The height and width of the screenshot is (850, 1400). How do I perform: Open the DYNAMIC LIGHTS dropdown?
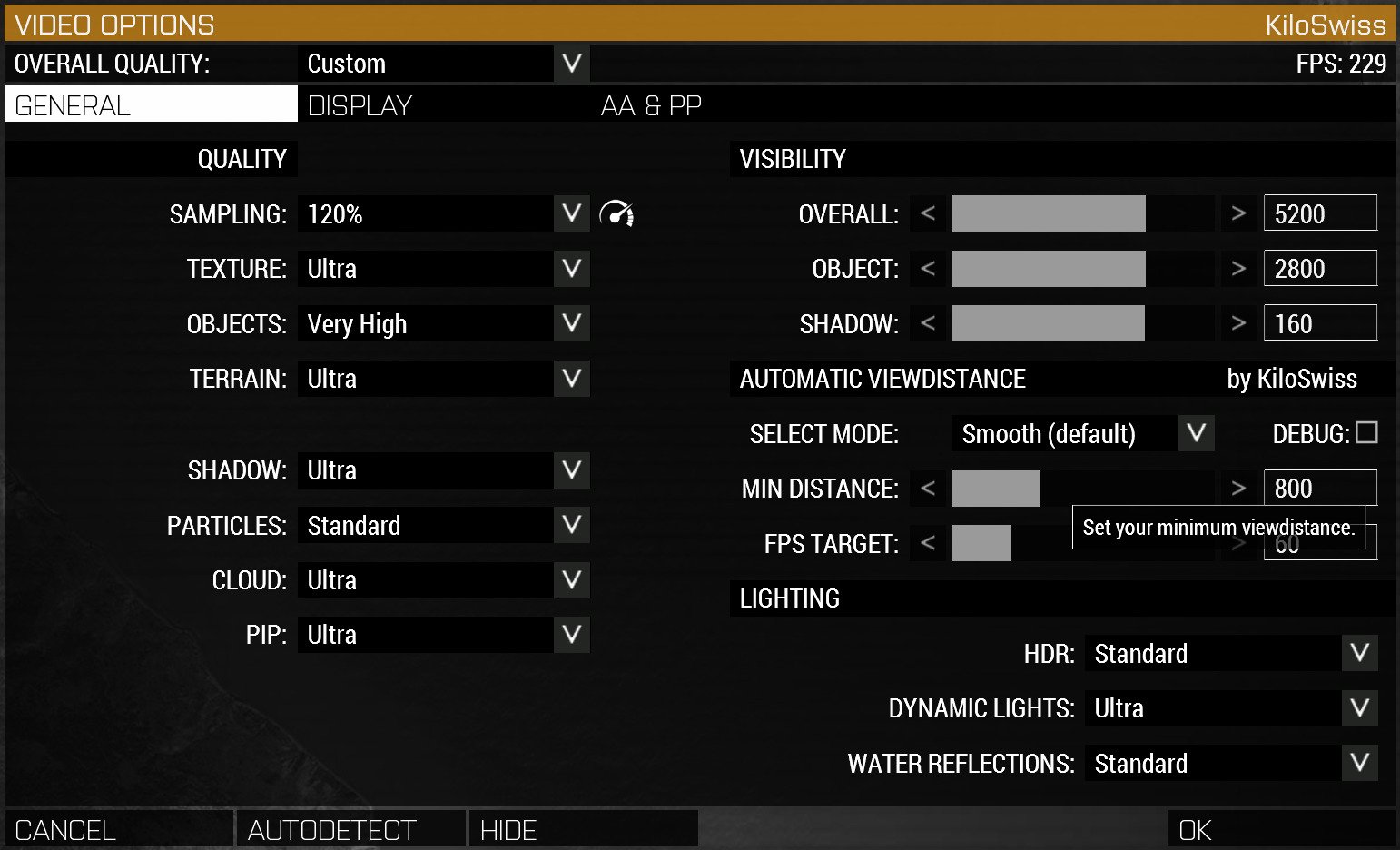(x=1359, y=708)
